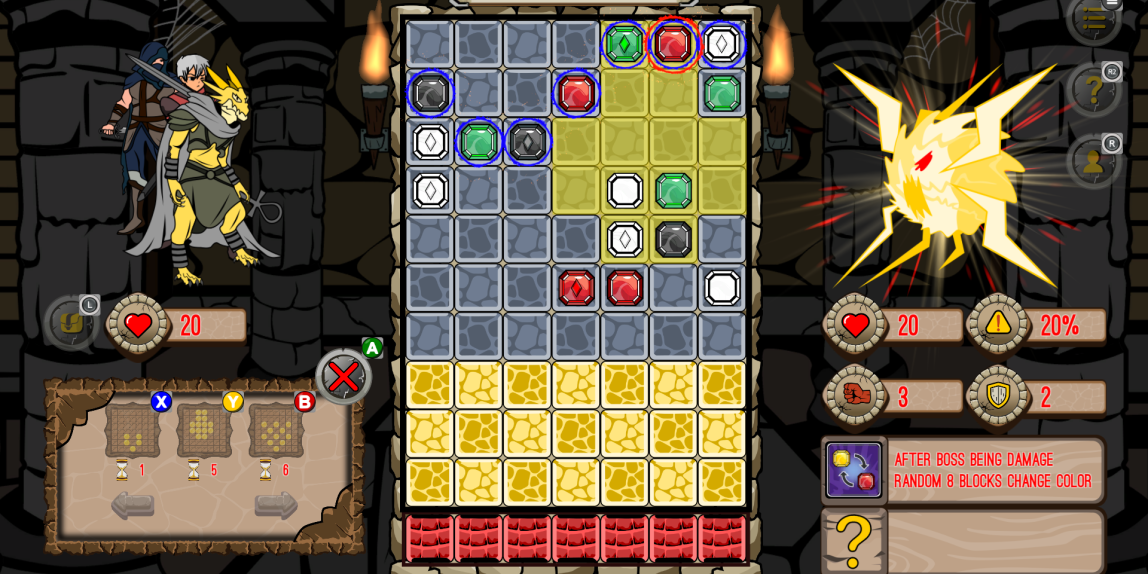Viewport: 1148px width, 574px height.
Task: Click the left stone arrow in skill panel
Action: [132, 505]
